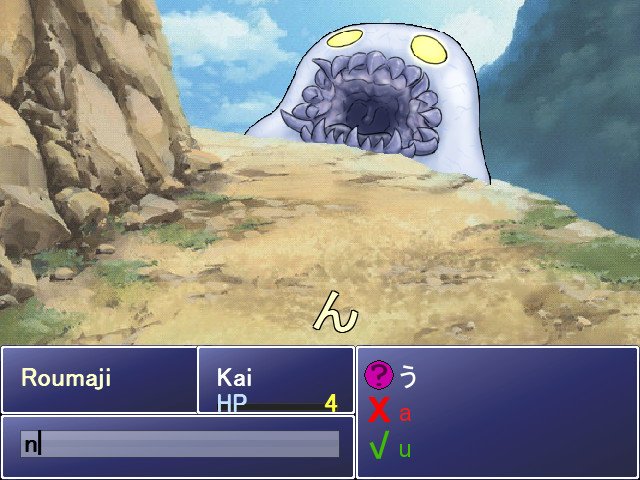
Task: Select the Roumaji mode panel
Action: pos(99,379)
